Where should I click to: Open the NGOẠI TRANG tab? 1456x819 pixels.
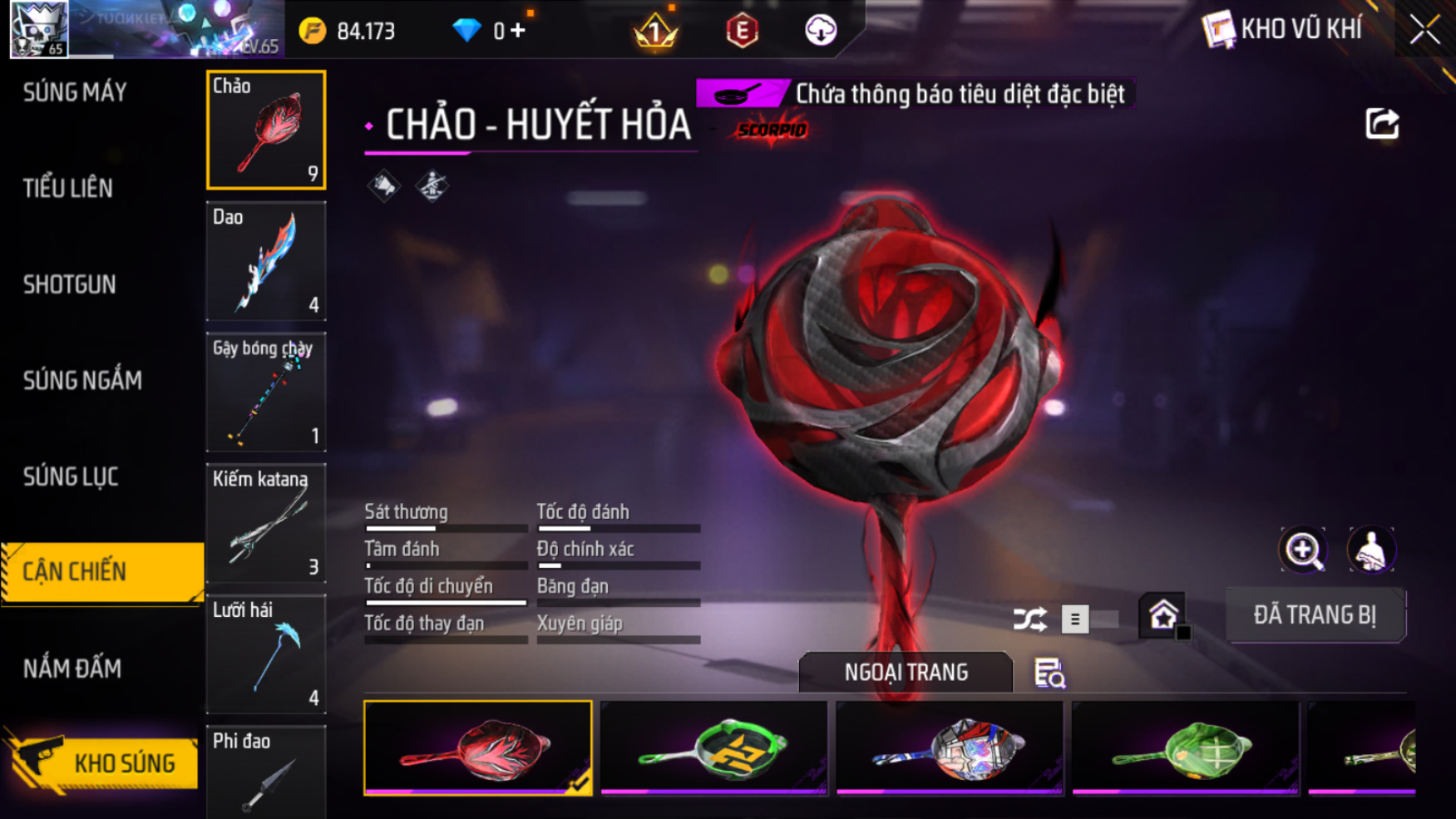tap(906, 672)
